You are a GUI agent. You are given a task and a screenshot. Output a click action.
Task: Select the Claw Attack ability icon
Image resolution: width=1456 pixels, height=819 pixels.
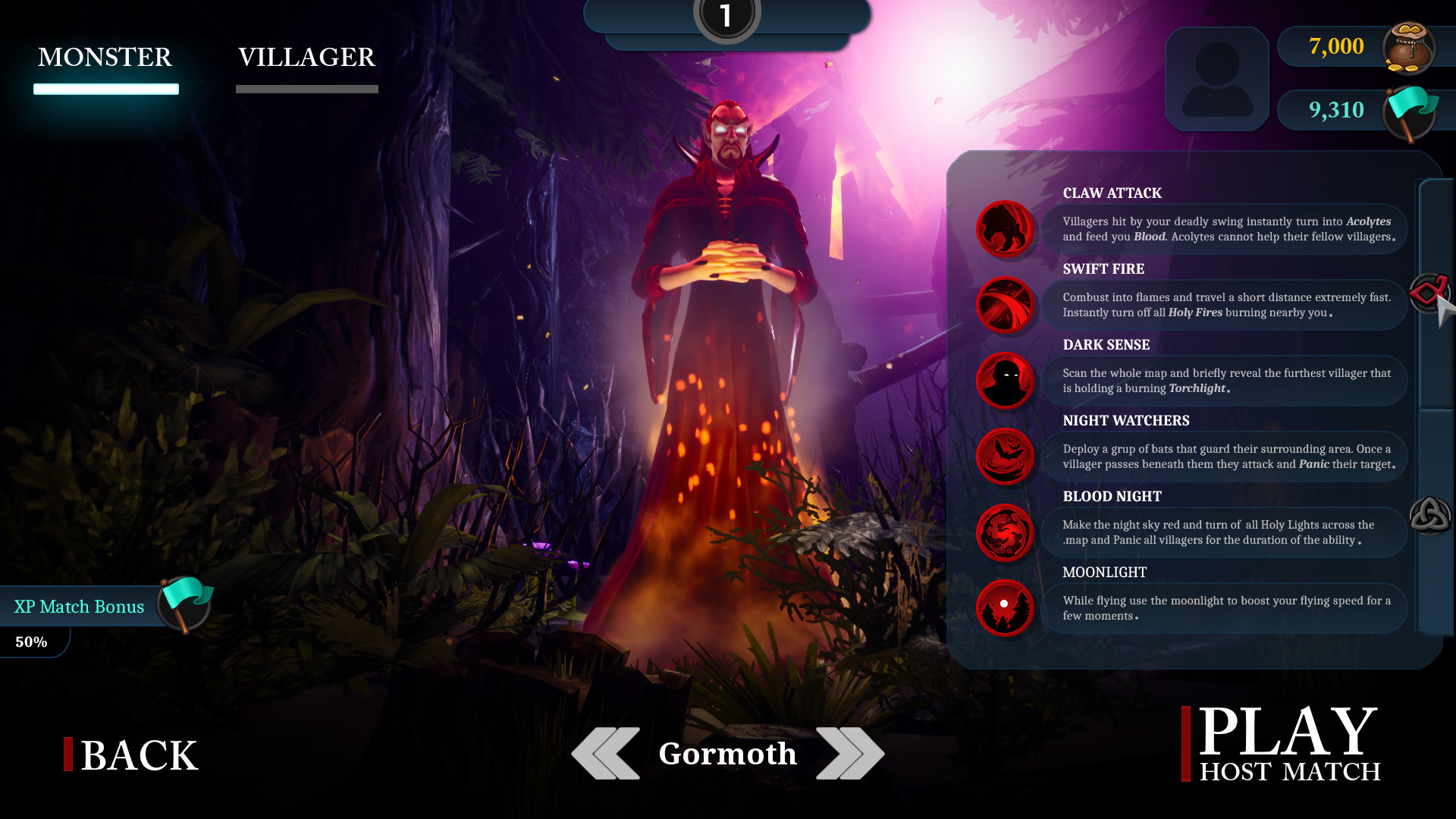pyautogui.click(x=1005, y=230)
